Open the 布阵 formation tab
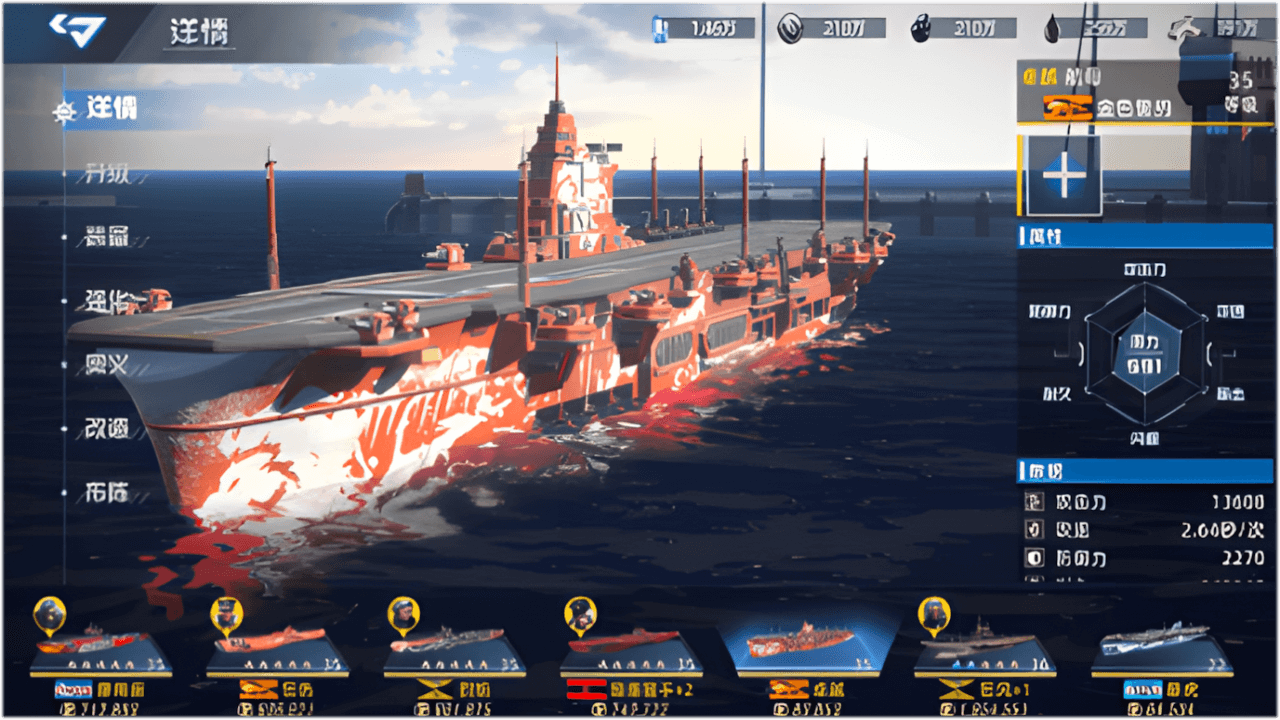 [107, 492]
